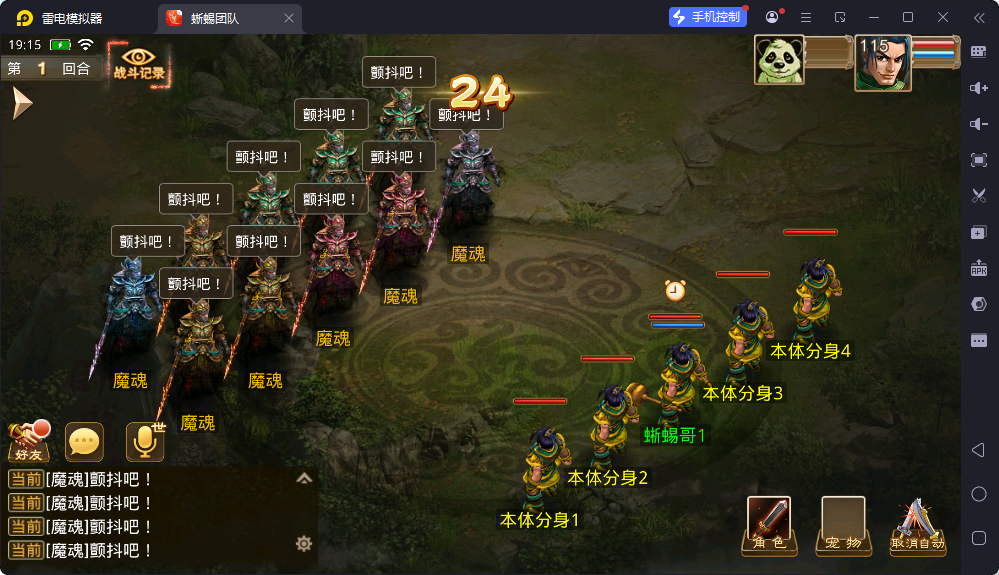Click the panda pet portrait
This screenshot has height=575, width=999.
point(780,62)
